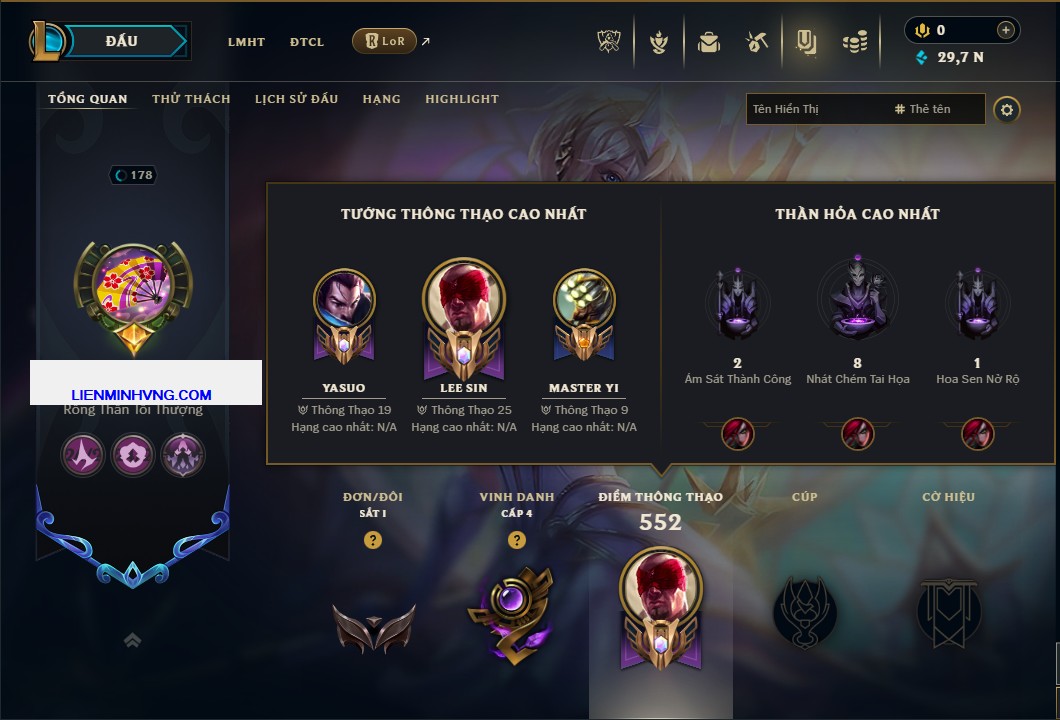The width and height of the screenshot is (1060, 720).
Task: Click the question mark under ĐƠN/ĐÔI
Action: (x=373, y=540)
